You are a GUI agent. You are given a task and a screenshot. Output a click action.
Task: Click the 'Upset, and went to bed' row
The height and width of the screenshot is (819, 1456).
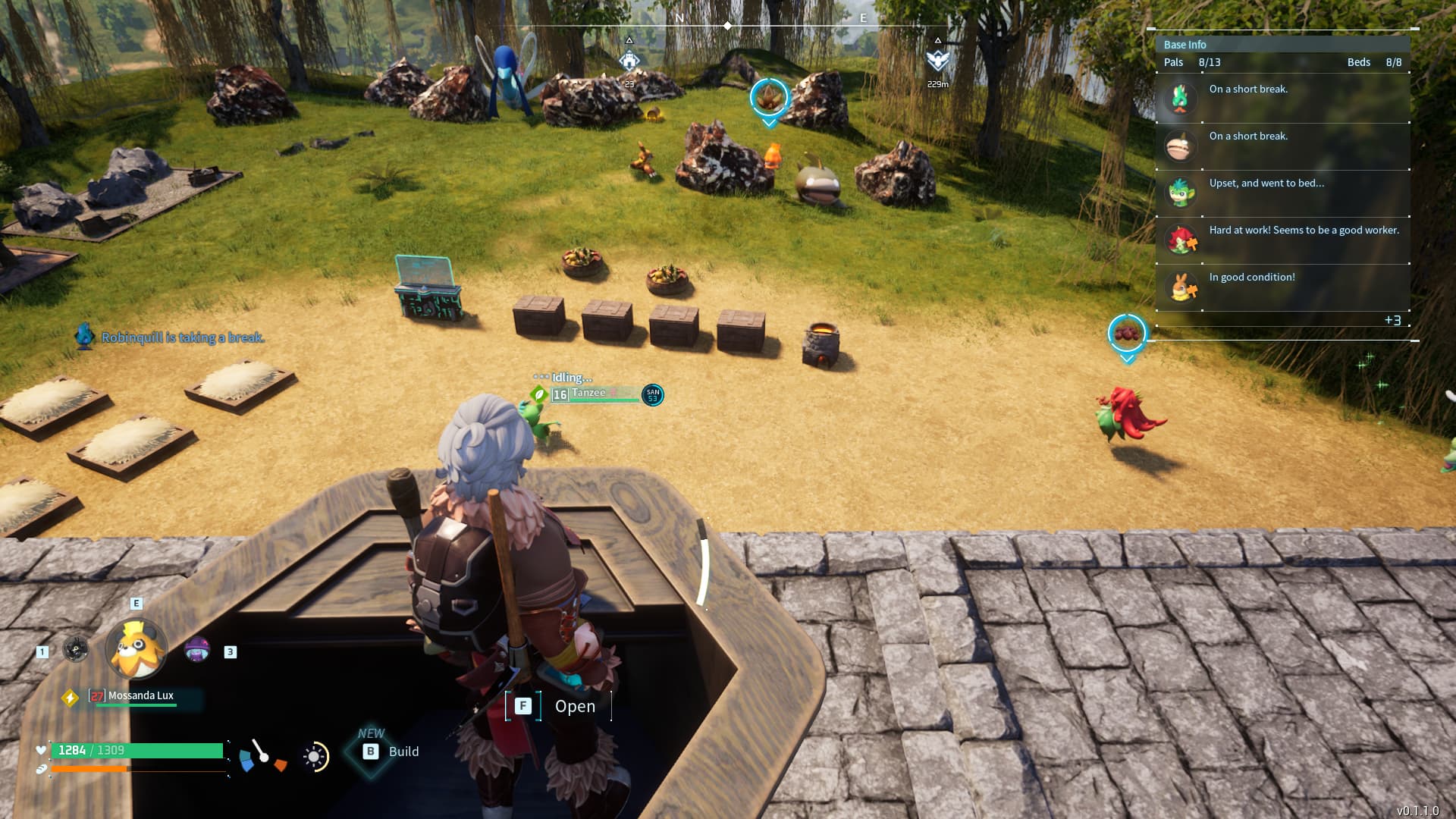tap(1282, 193)
